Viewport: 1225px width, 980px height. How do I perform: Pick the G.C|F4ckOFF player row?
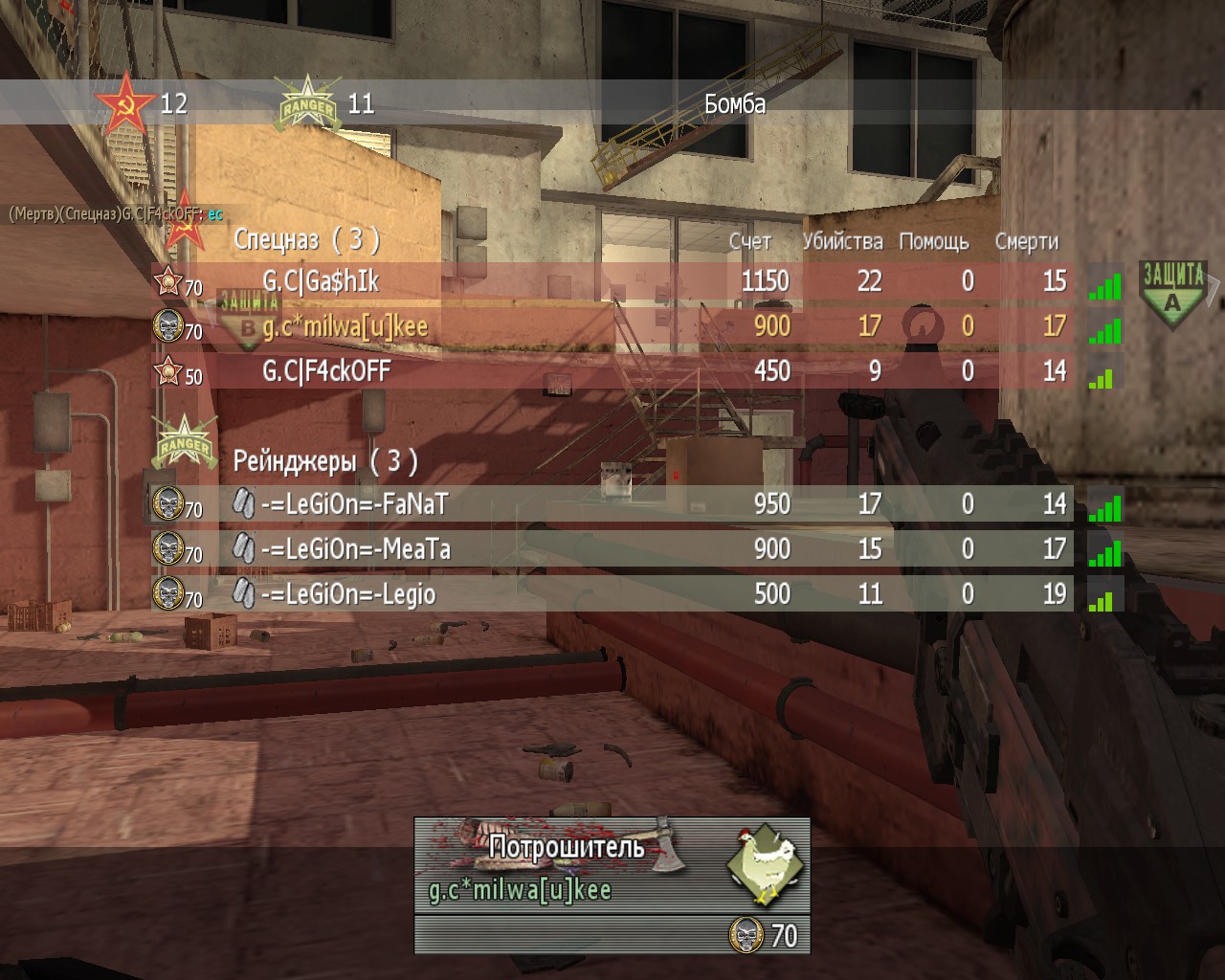[612, 371]
